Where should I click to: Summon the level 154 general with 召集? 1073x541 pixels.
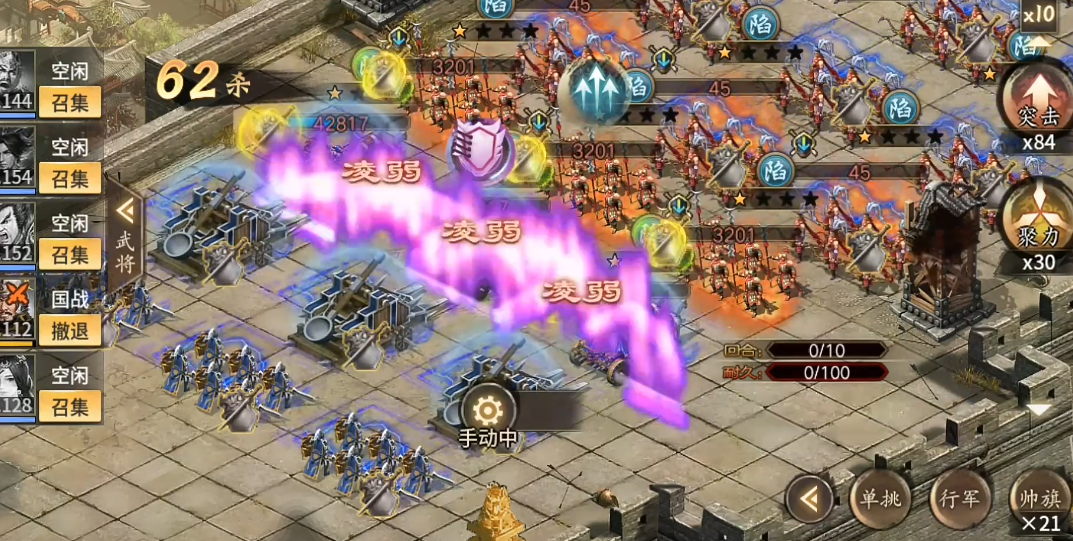click(x=70, y=178)
